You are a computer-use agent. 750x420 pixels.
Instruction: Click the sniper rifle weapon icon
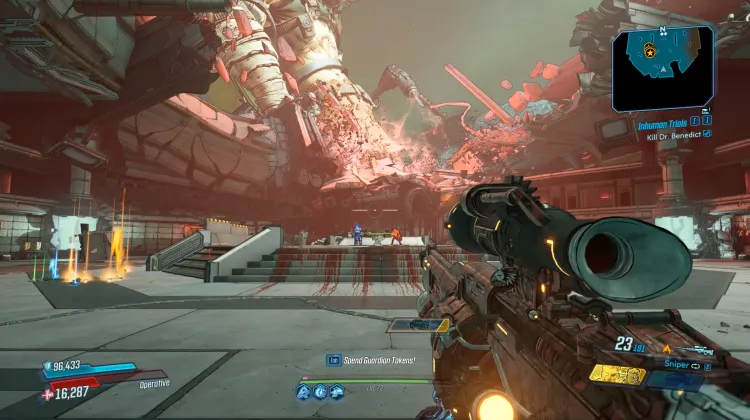tap(693, 351)
